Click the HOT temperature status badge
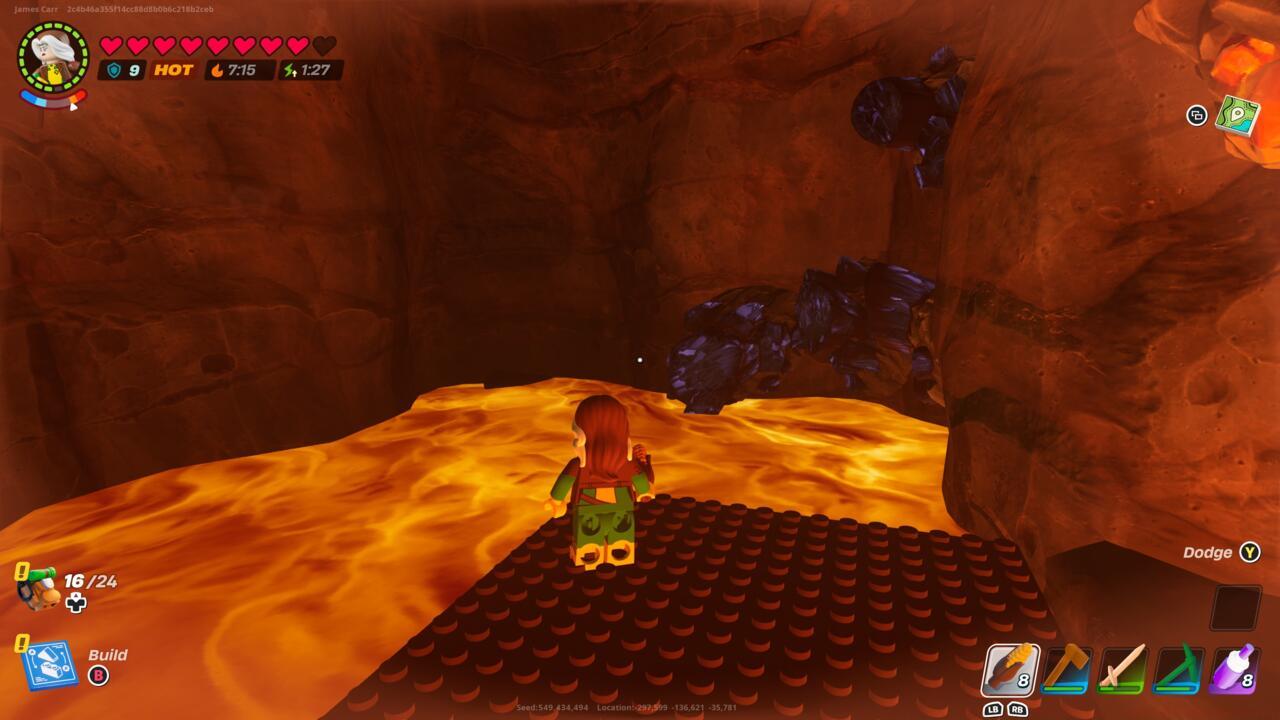 point(172,70)
